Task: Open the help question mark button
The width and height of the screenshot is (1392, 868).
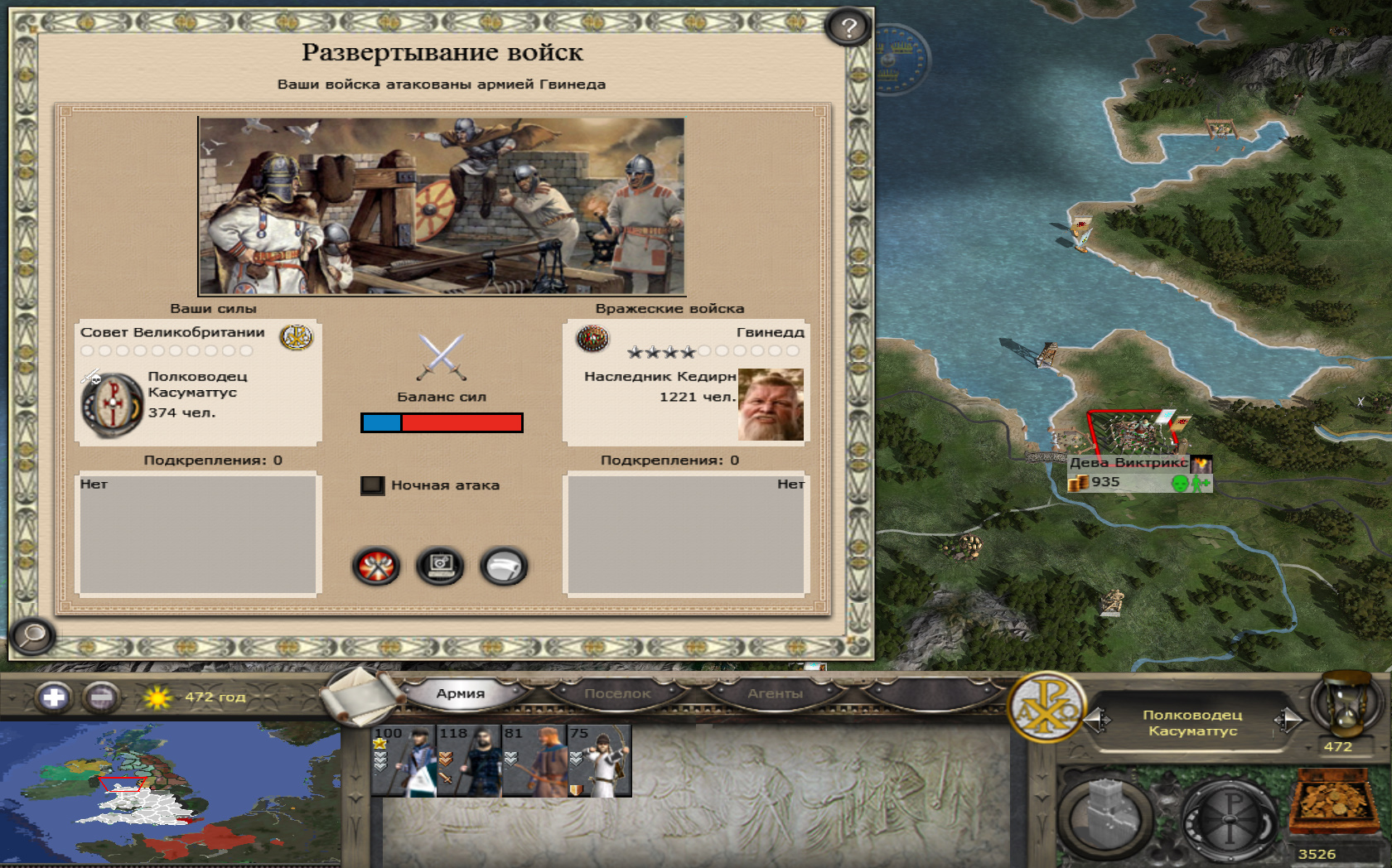Action: pyautogui.click(x=848, y=28)
